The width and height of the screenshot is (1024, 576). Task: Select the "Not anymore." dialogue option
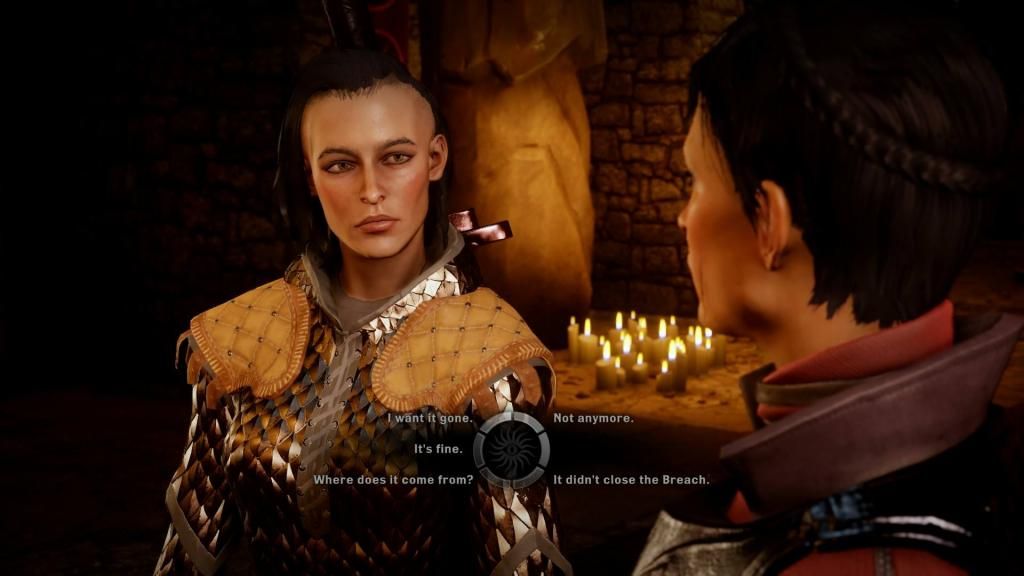pos(593,419)
